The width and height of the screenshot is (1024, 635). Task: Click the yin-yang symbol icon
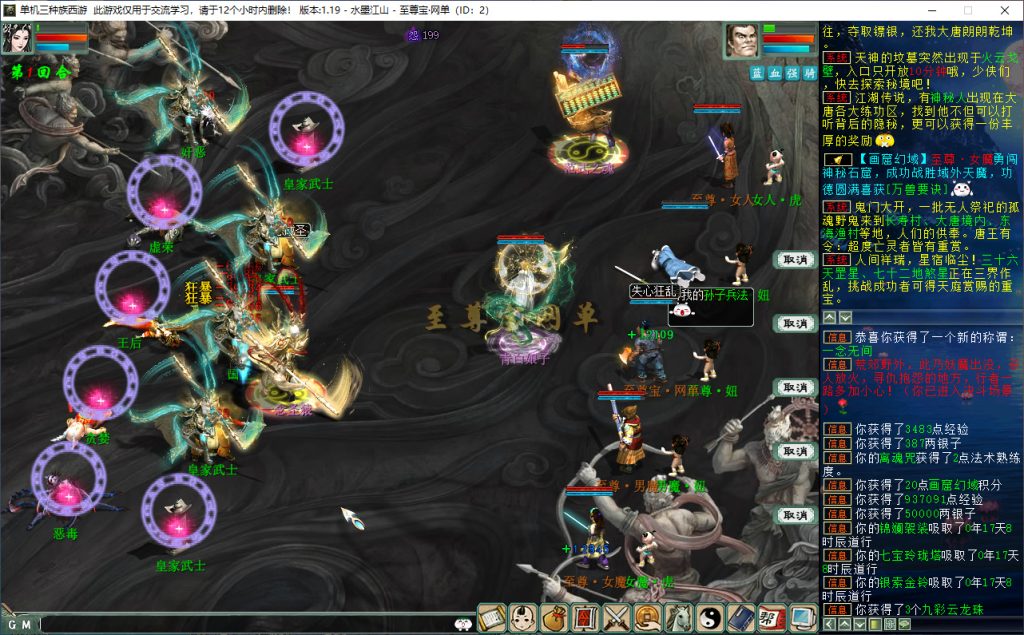coord(710,618)
